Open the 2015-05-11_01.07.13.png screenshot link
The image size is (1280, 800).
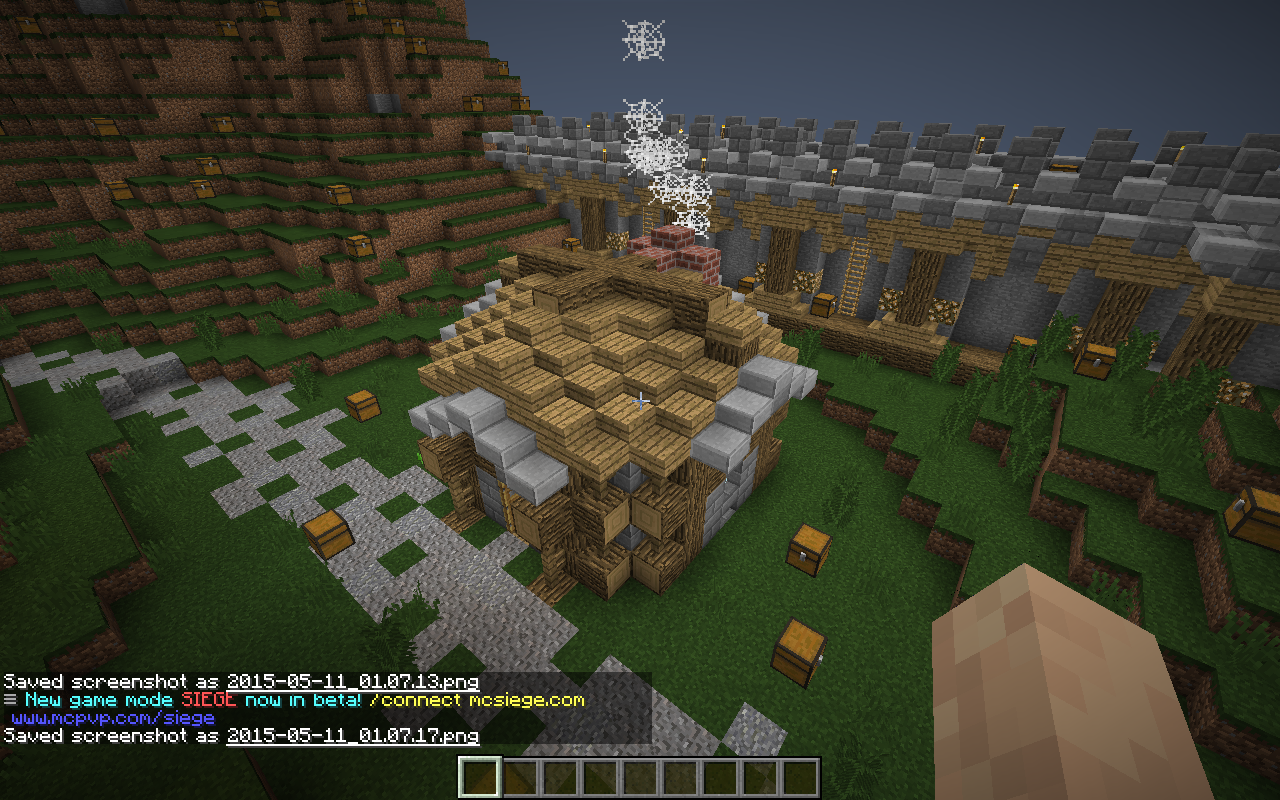tap(352, 682)
